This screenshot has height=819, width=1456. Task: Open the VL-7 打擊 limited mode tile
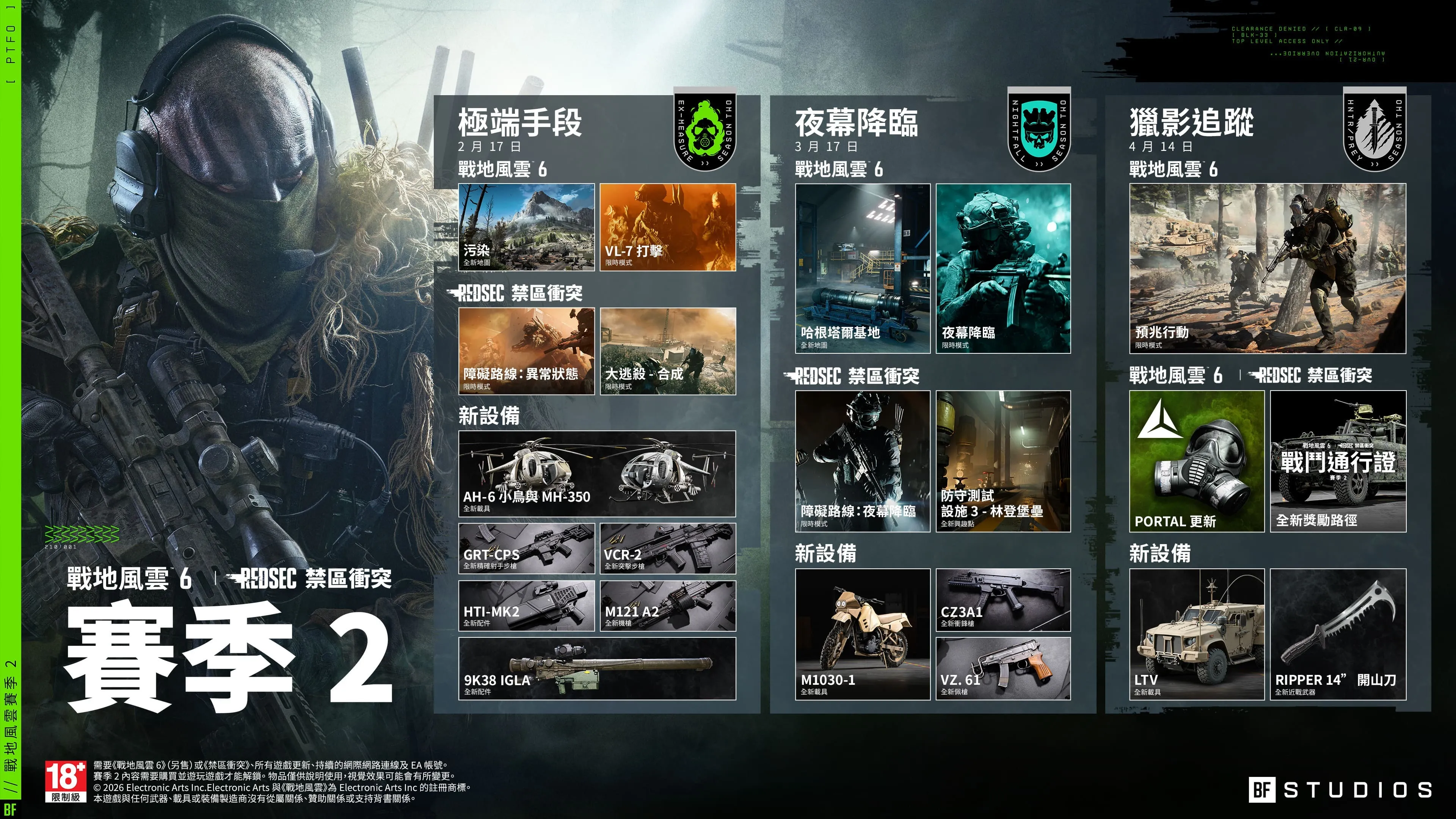pos(667,227)
